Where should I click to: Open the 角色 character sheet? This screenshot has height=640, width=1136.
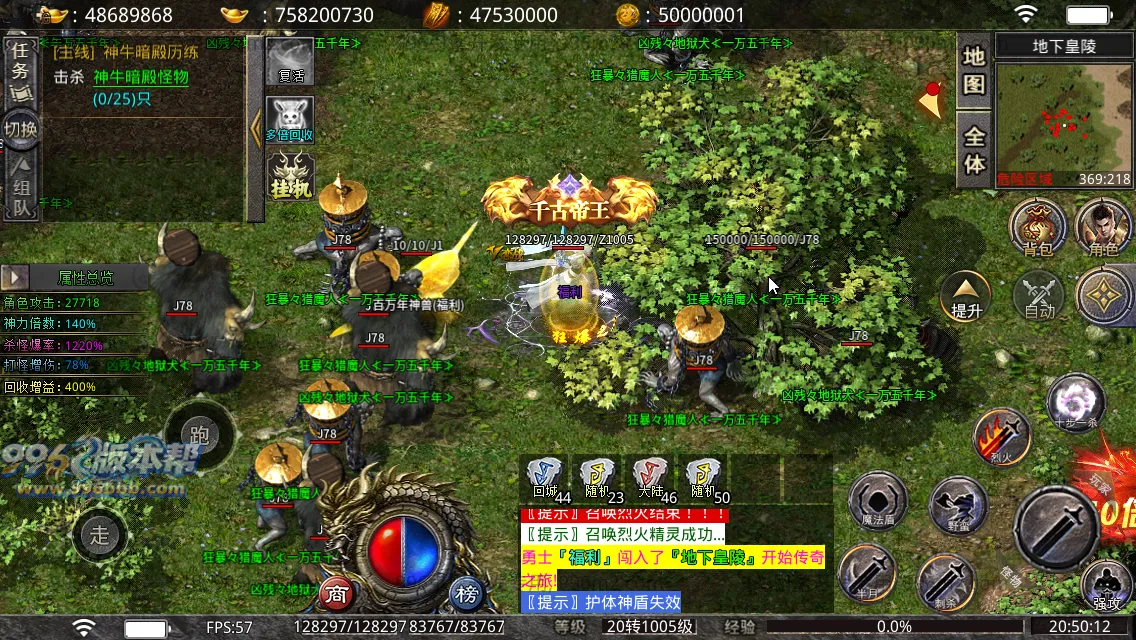pyautogui.click(x=1103, y=226)
